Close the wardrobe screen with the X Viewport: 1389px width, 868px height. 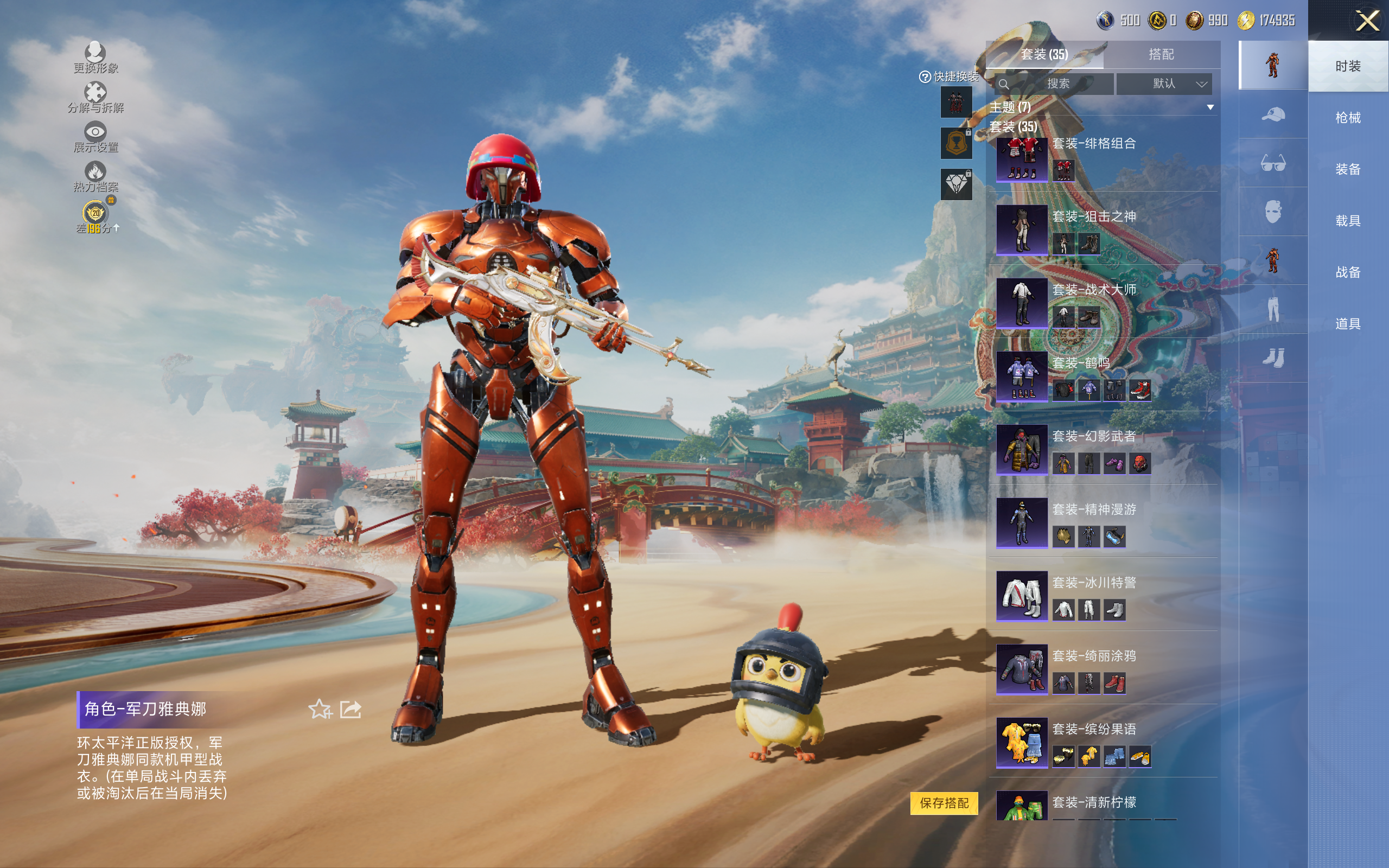pos(1367,21)
